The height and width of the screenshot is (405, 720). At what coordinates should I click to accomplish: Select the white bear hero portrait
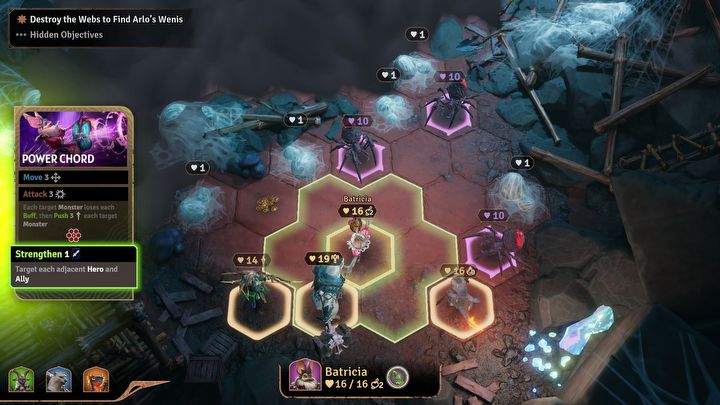tap(58, 380)
